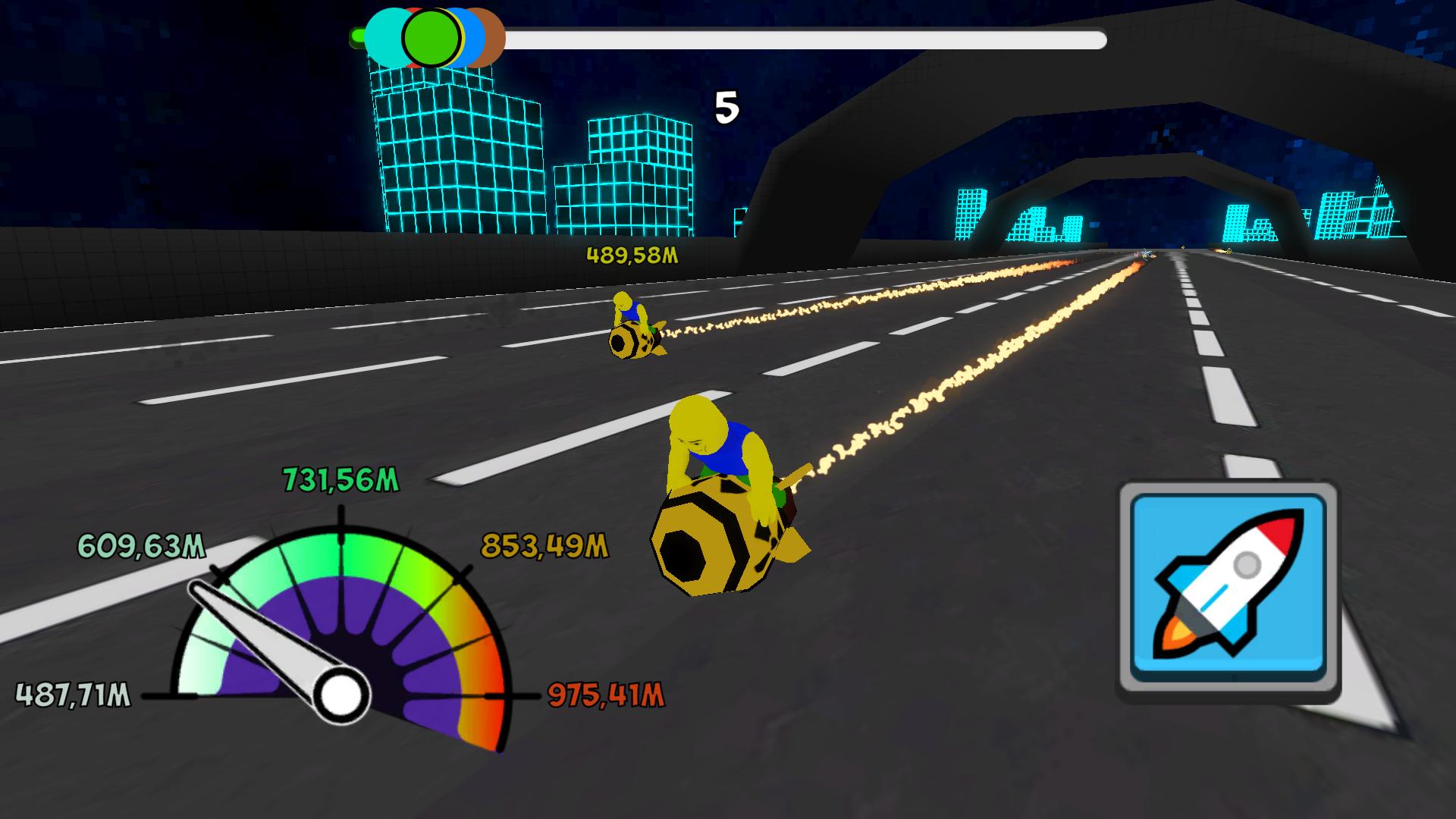Select the cyan racer circle indicator
This screenshot has width=1456, height=819.
point(383,36)
